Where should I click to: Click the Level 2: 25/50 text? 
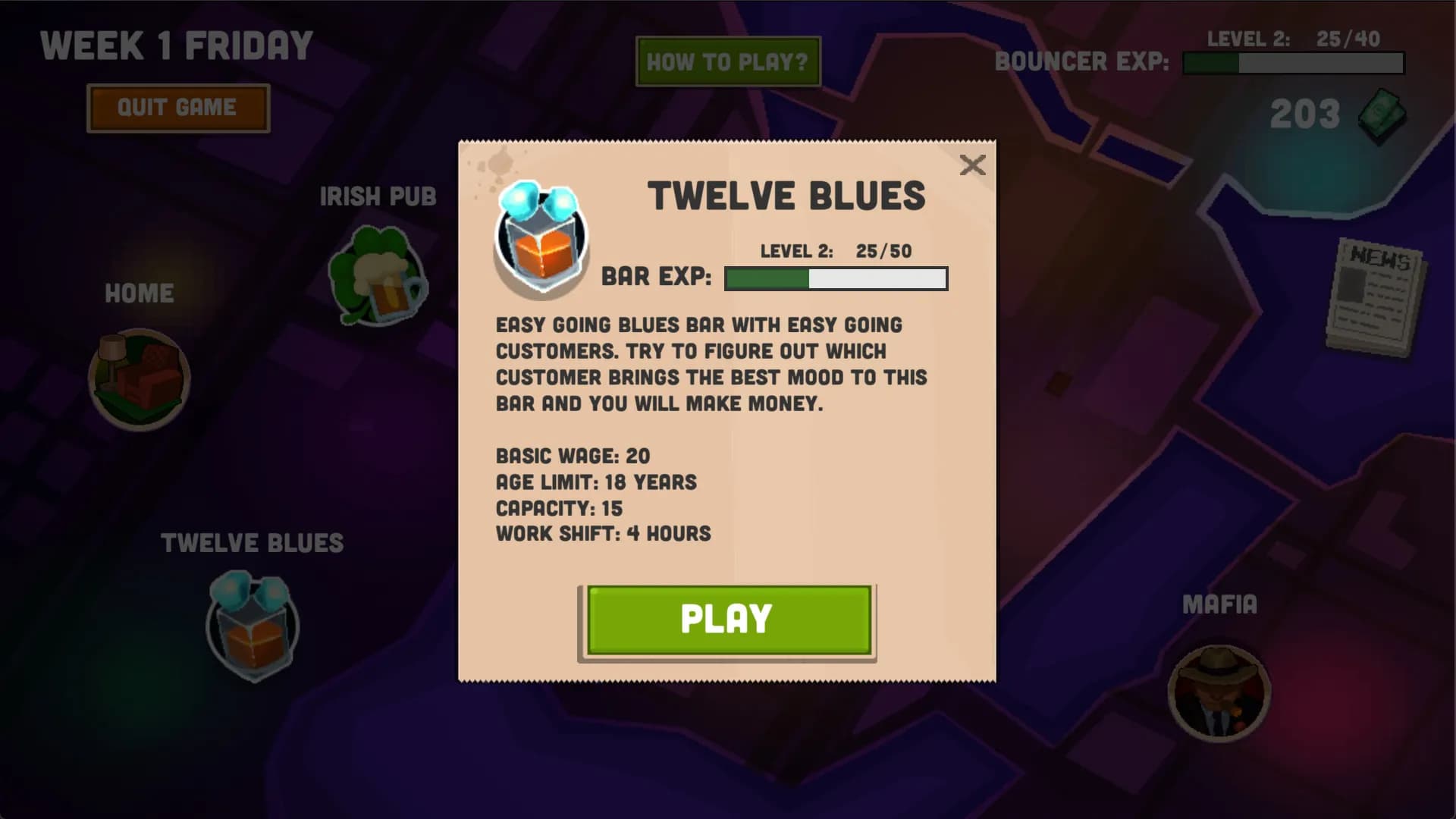pos(834,250)
